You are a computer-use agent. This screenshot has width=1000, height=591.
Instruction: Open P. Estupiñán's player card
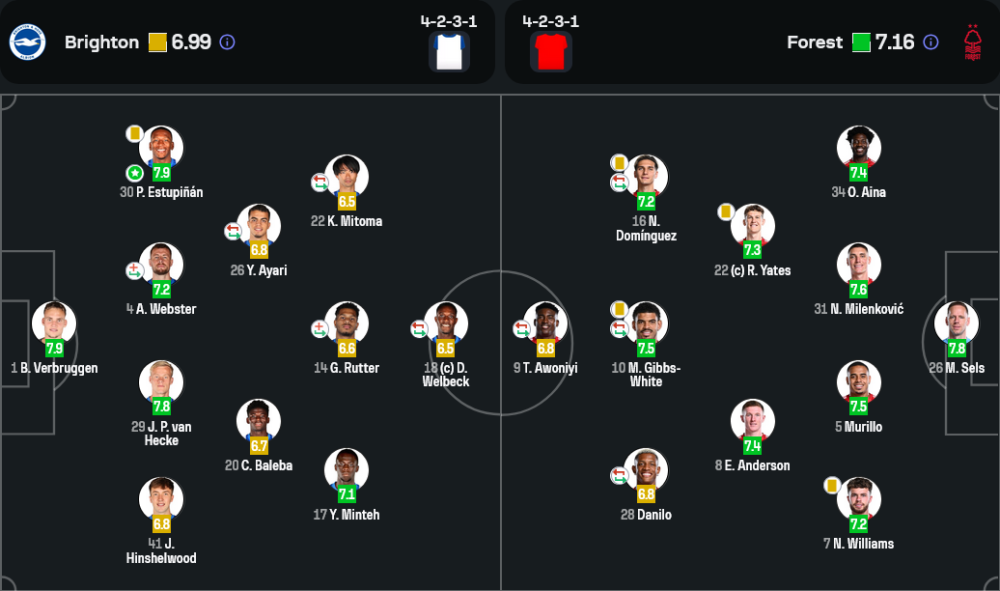click(161, 148)
